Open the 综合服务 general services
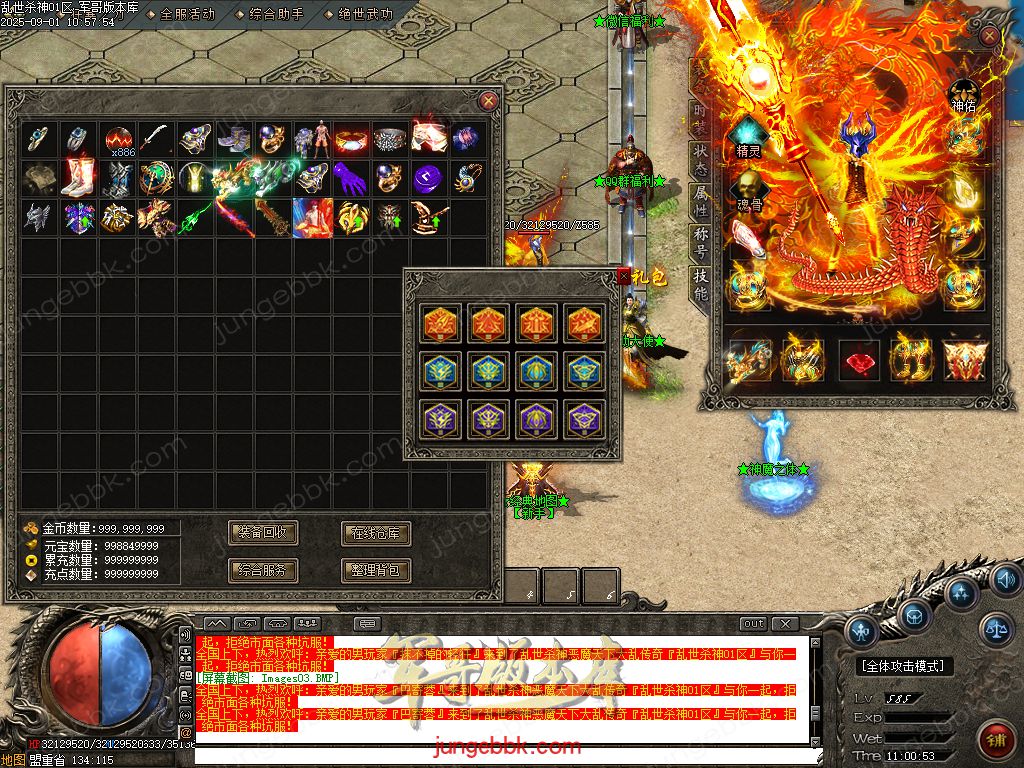This screenshot has width=1024, height=768. (263, 571)
